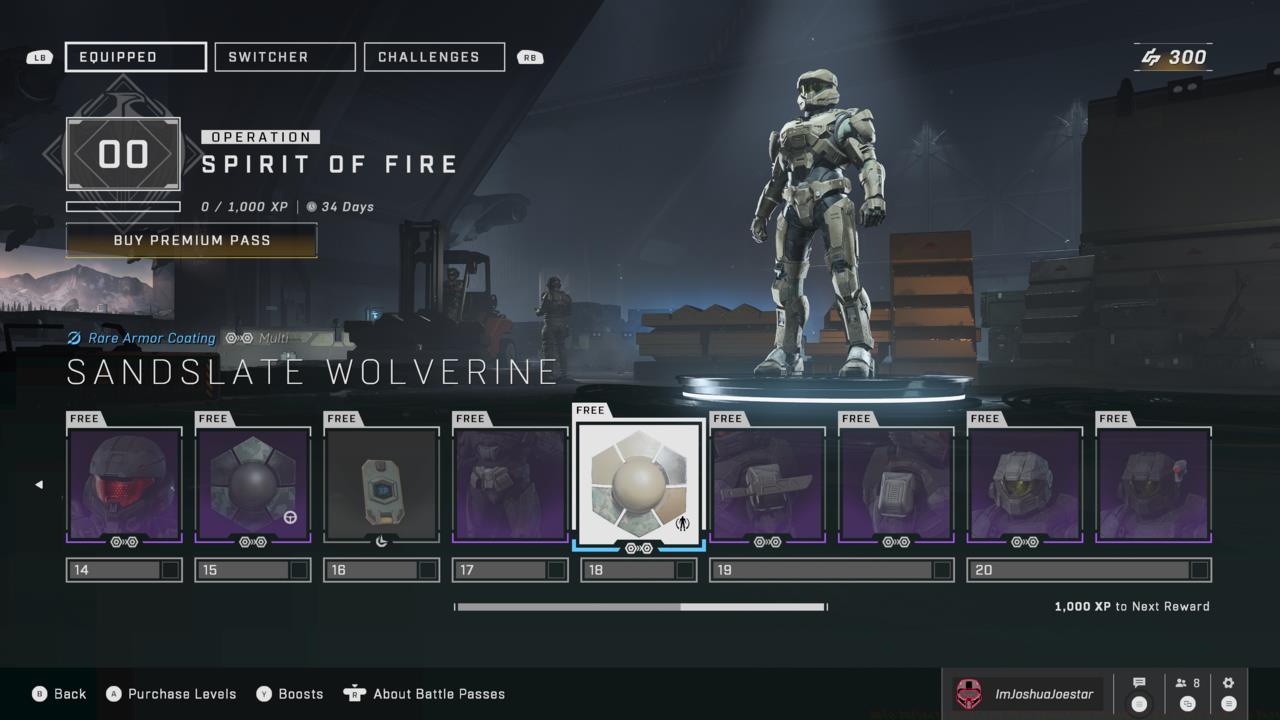Select the XP boost item at tier 16

coord(381,483)
